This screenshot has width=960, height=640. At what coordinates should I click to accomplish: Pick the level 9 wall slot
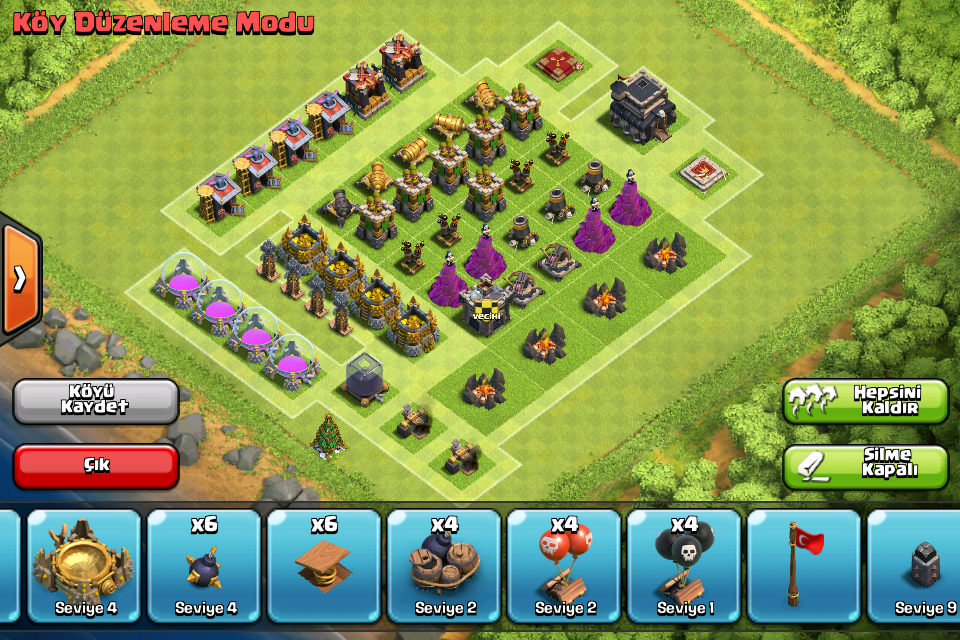915,567
